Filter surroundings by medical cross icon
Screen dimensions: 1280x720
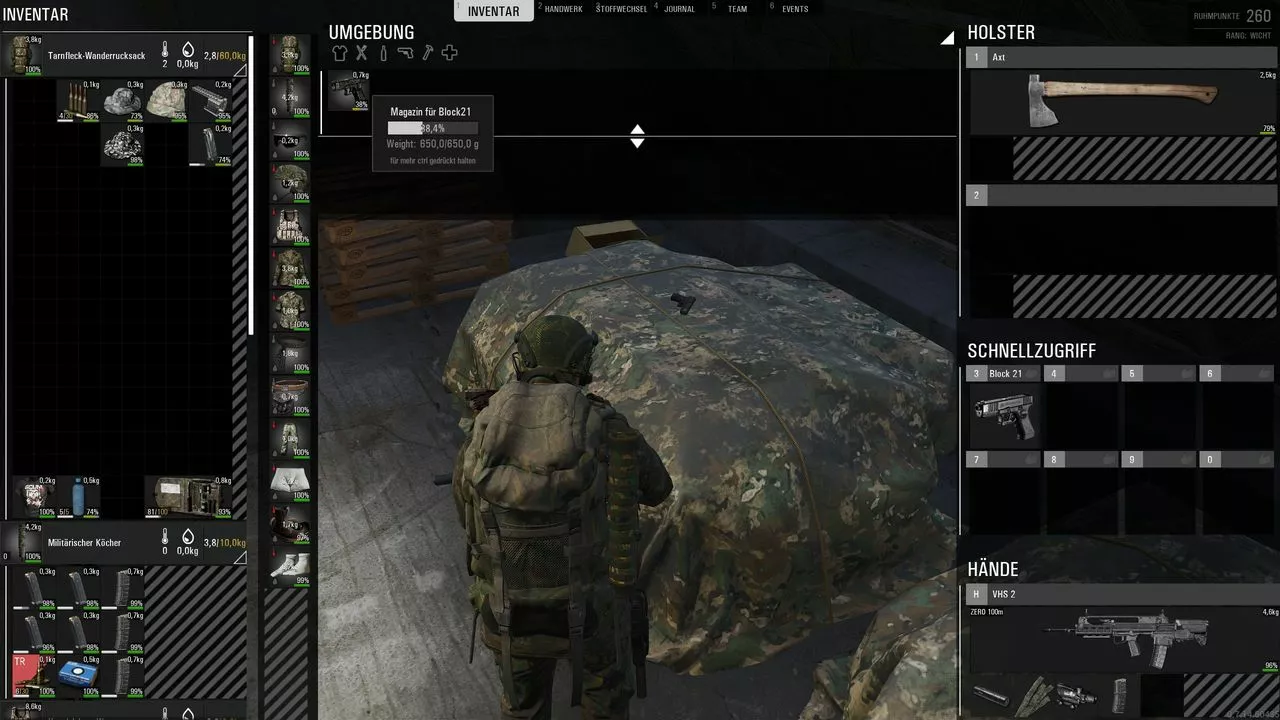450,53
